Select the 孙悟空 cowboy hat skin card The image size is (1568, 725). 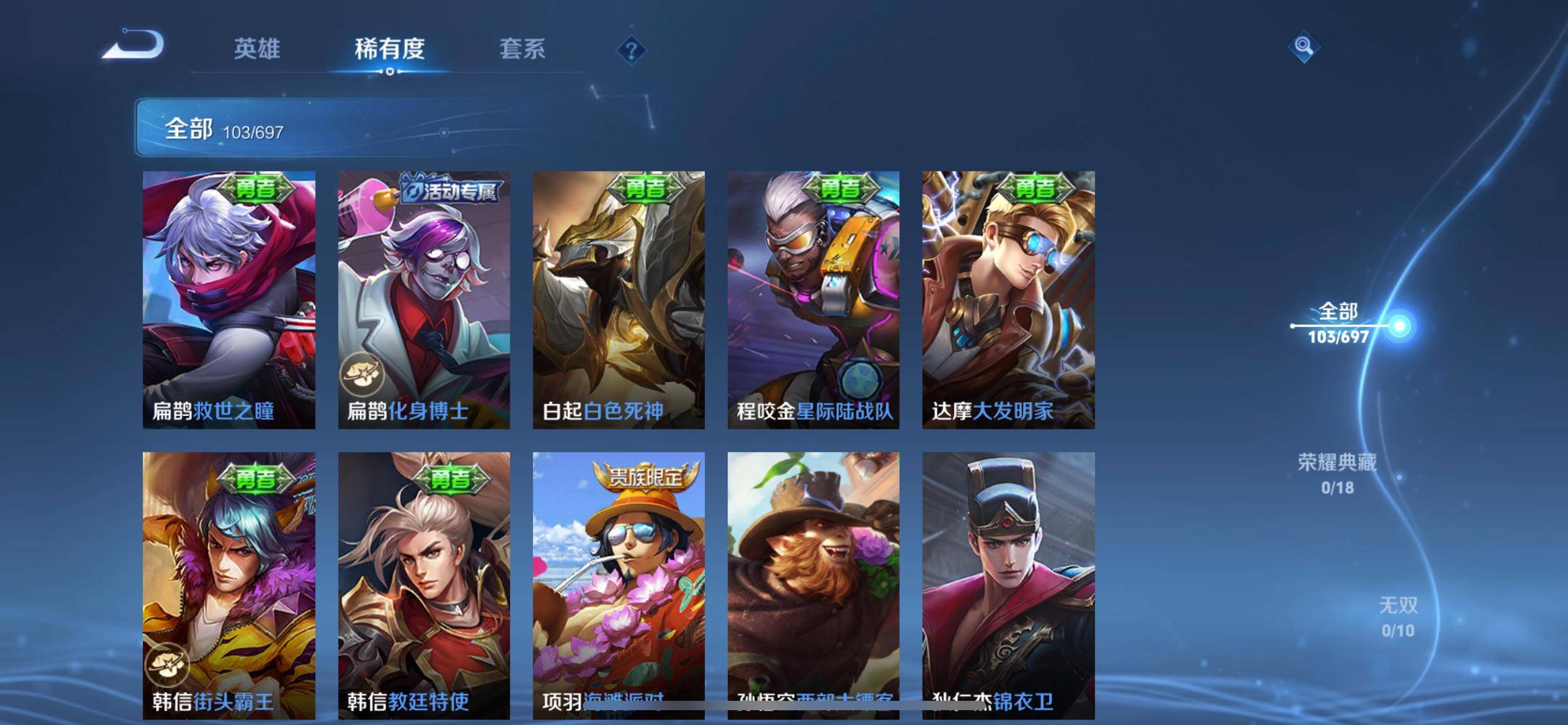(813, 585)
